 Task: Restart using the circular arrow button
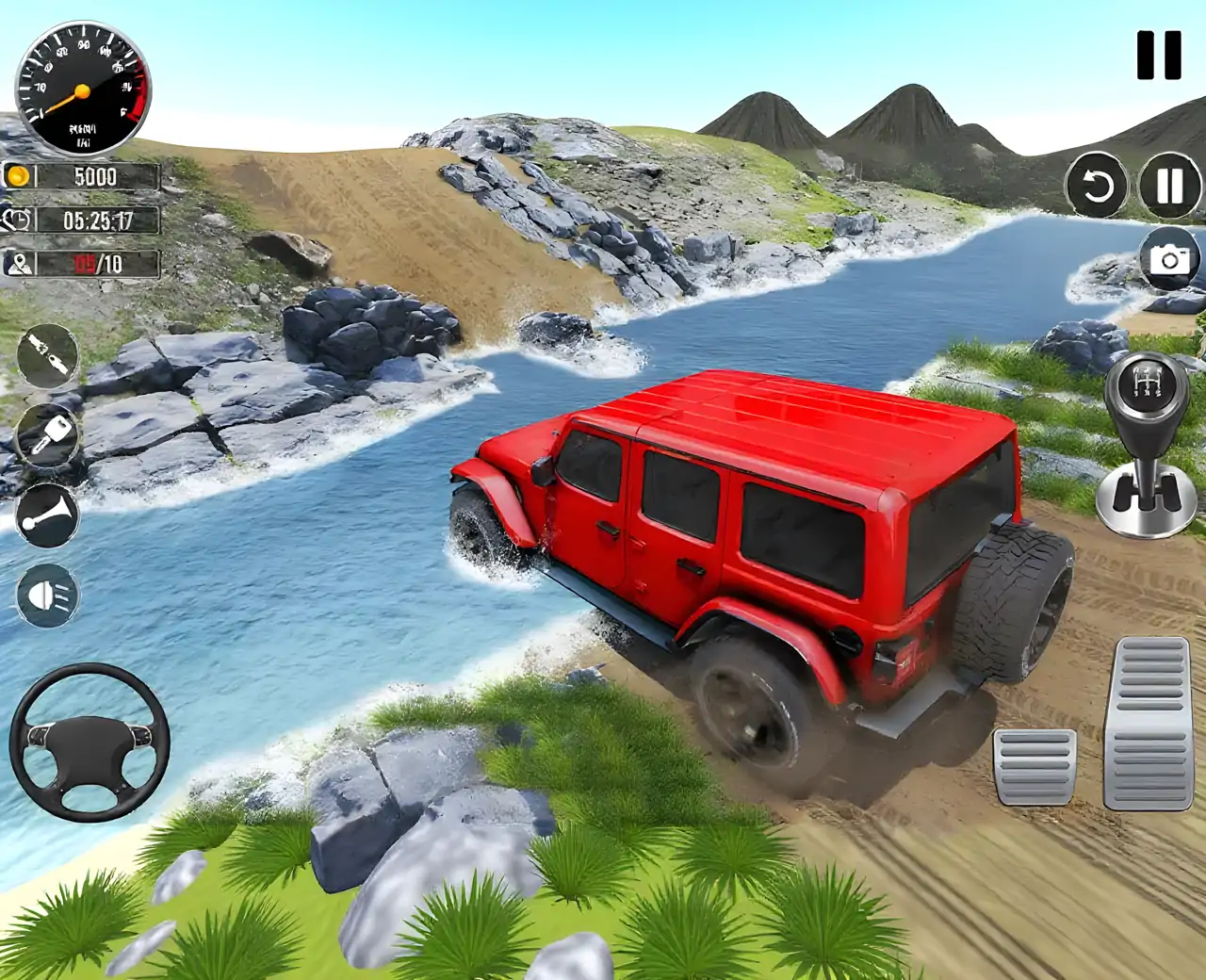pyautogui.click(x=1098, y=186)
